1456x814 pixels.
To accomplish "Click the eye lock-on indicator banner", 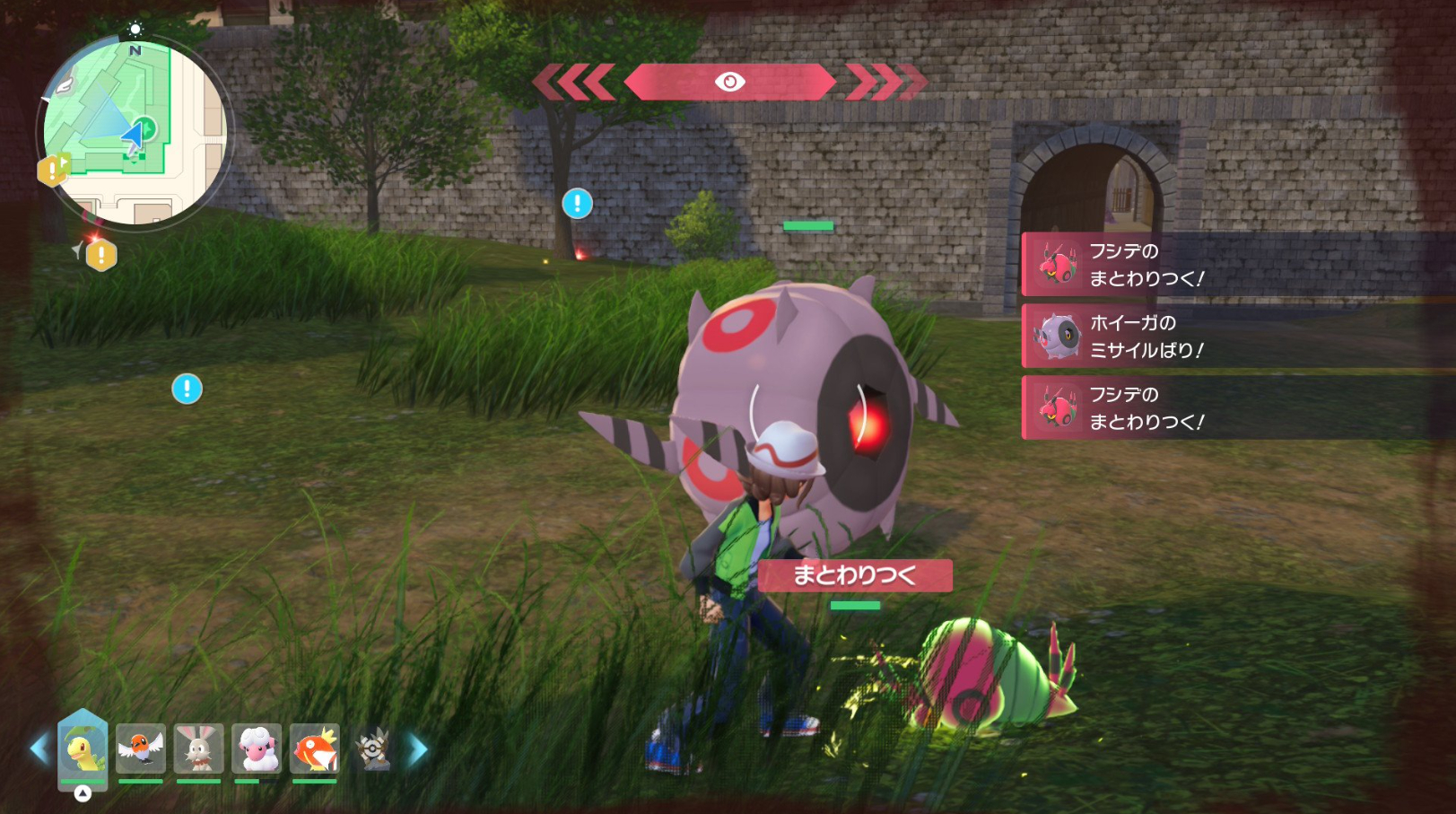I will pyautogui.click(x=729, y=83).
